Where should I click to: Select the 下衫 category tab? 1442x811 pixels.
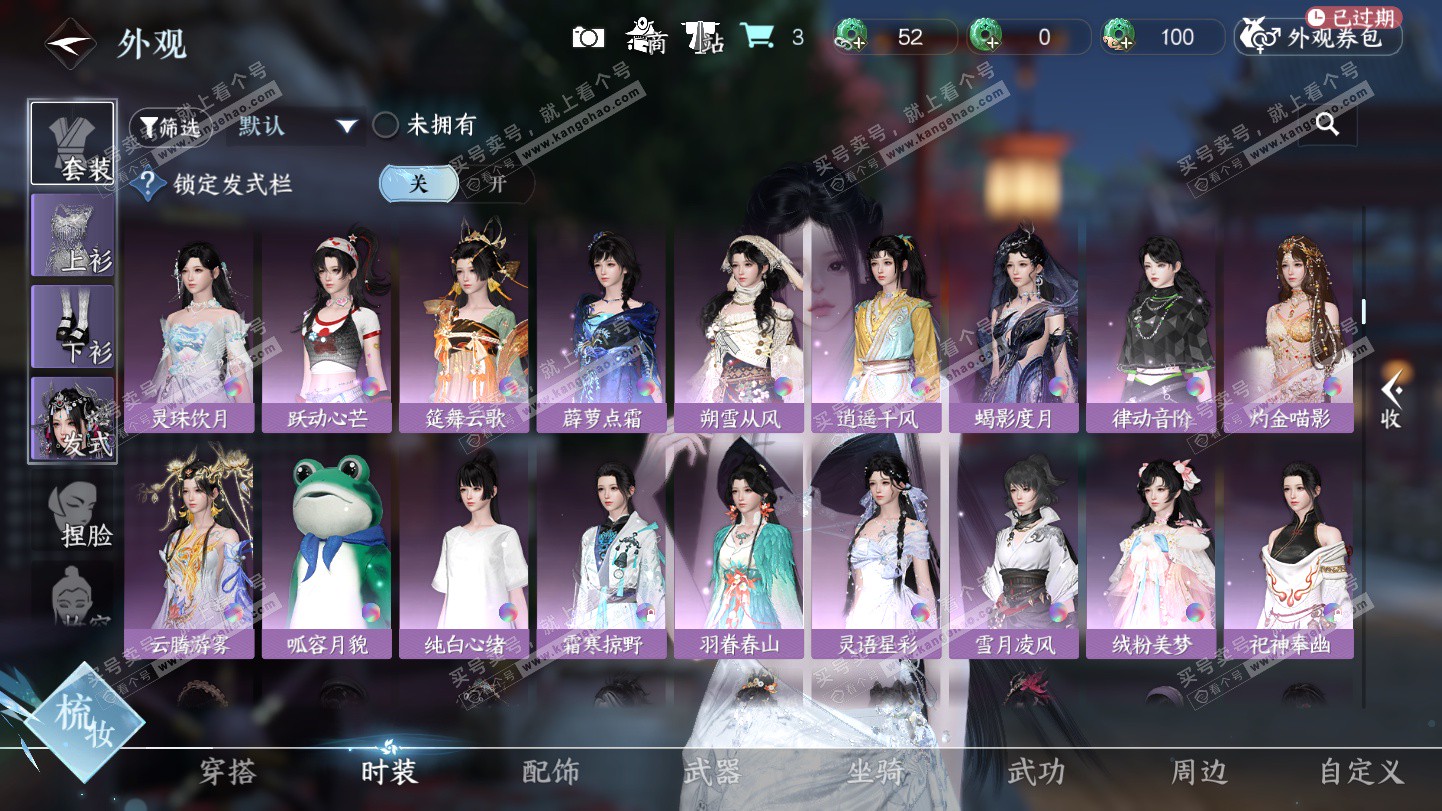(x=73, y=326)
